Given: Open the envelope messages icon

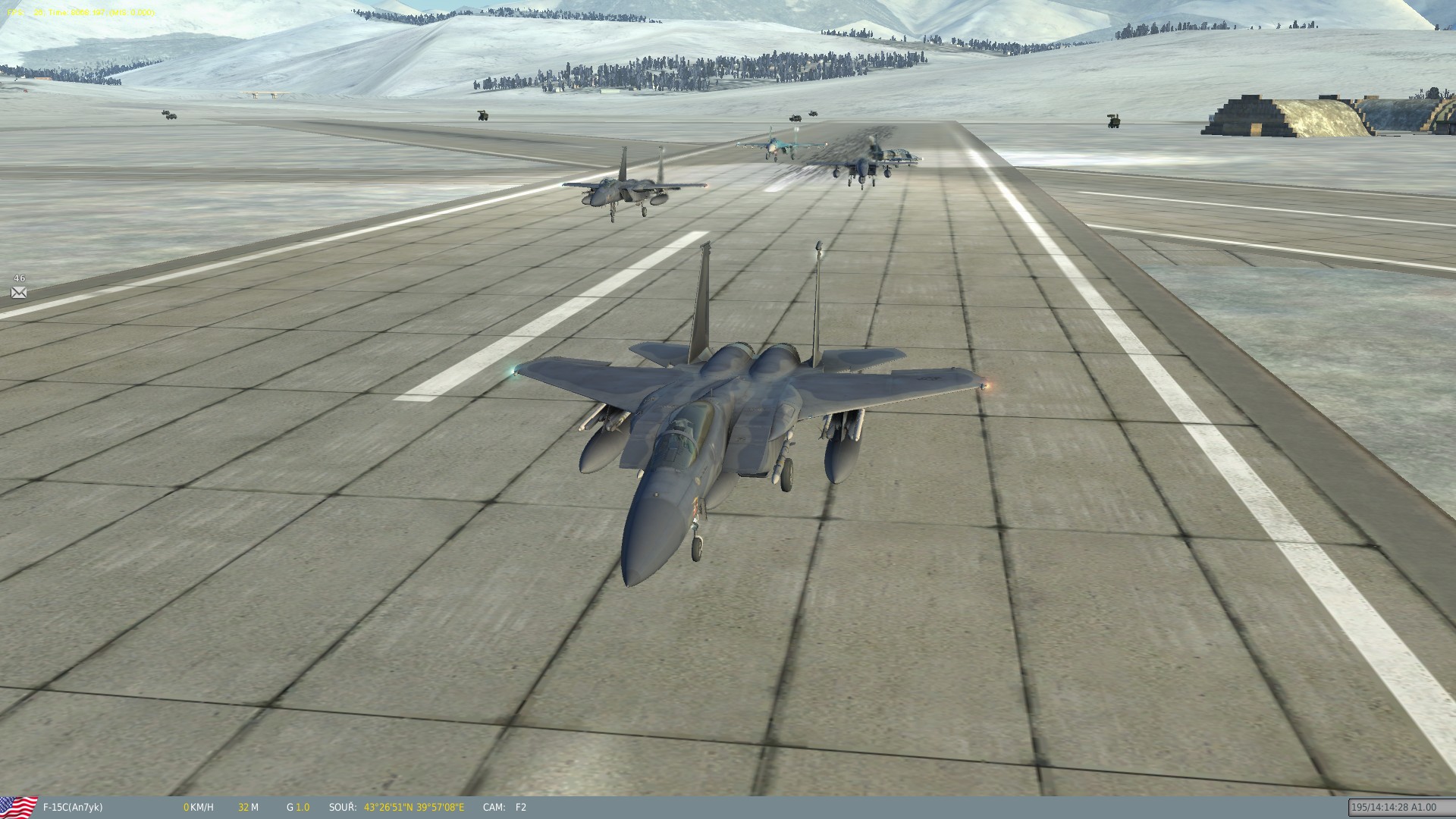Looking at the screenshot, I should coord(19,293).
